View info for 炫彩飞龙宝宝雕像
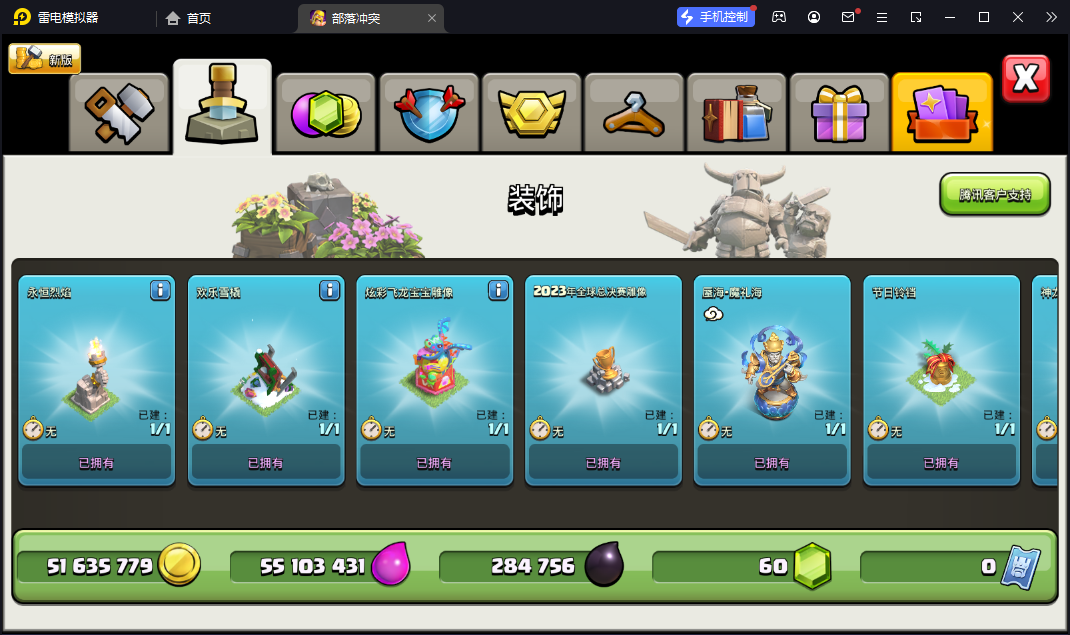 498,290
